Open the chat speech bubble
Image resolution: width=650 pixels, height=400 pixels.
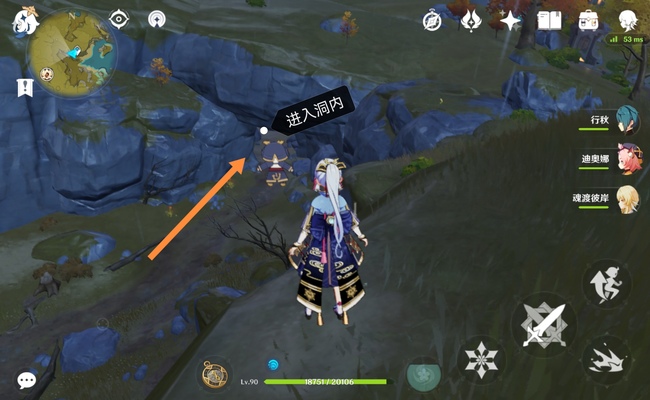(27, 380)
